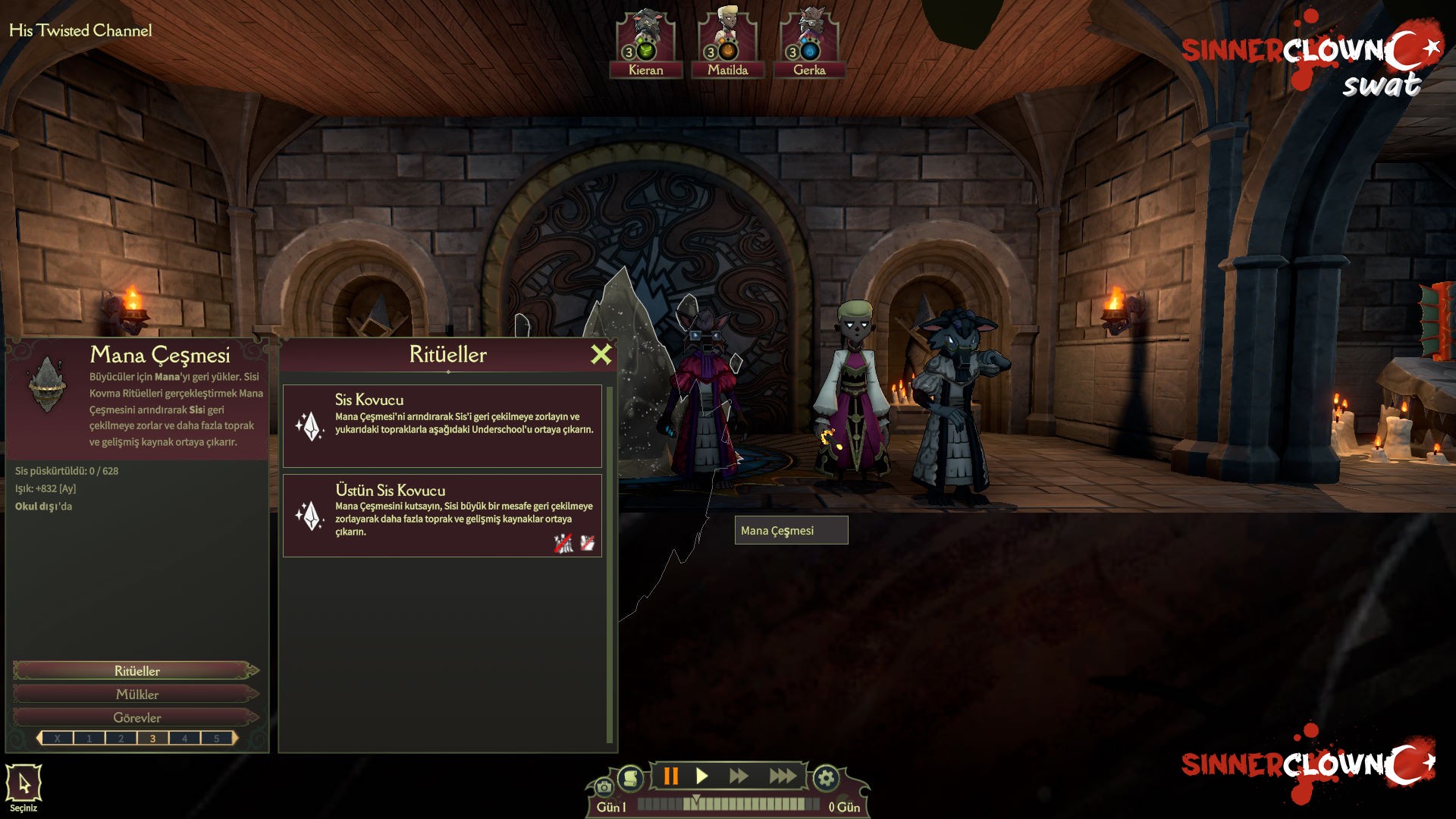Pause the game time
This screenshot has width=1456, height=819.
671,776
